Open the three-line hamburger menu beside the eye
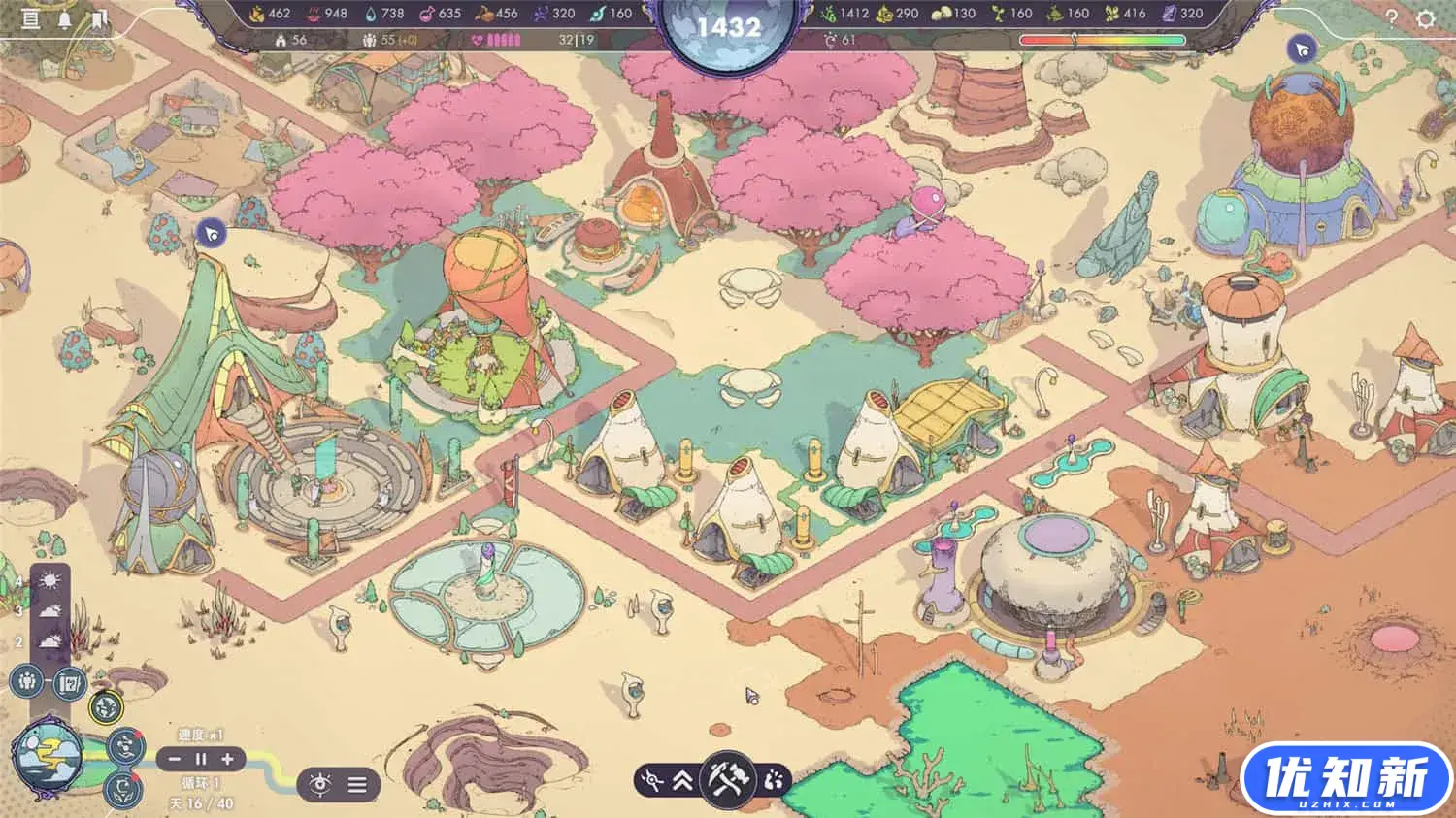 tap(357, 783)
